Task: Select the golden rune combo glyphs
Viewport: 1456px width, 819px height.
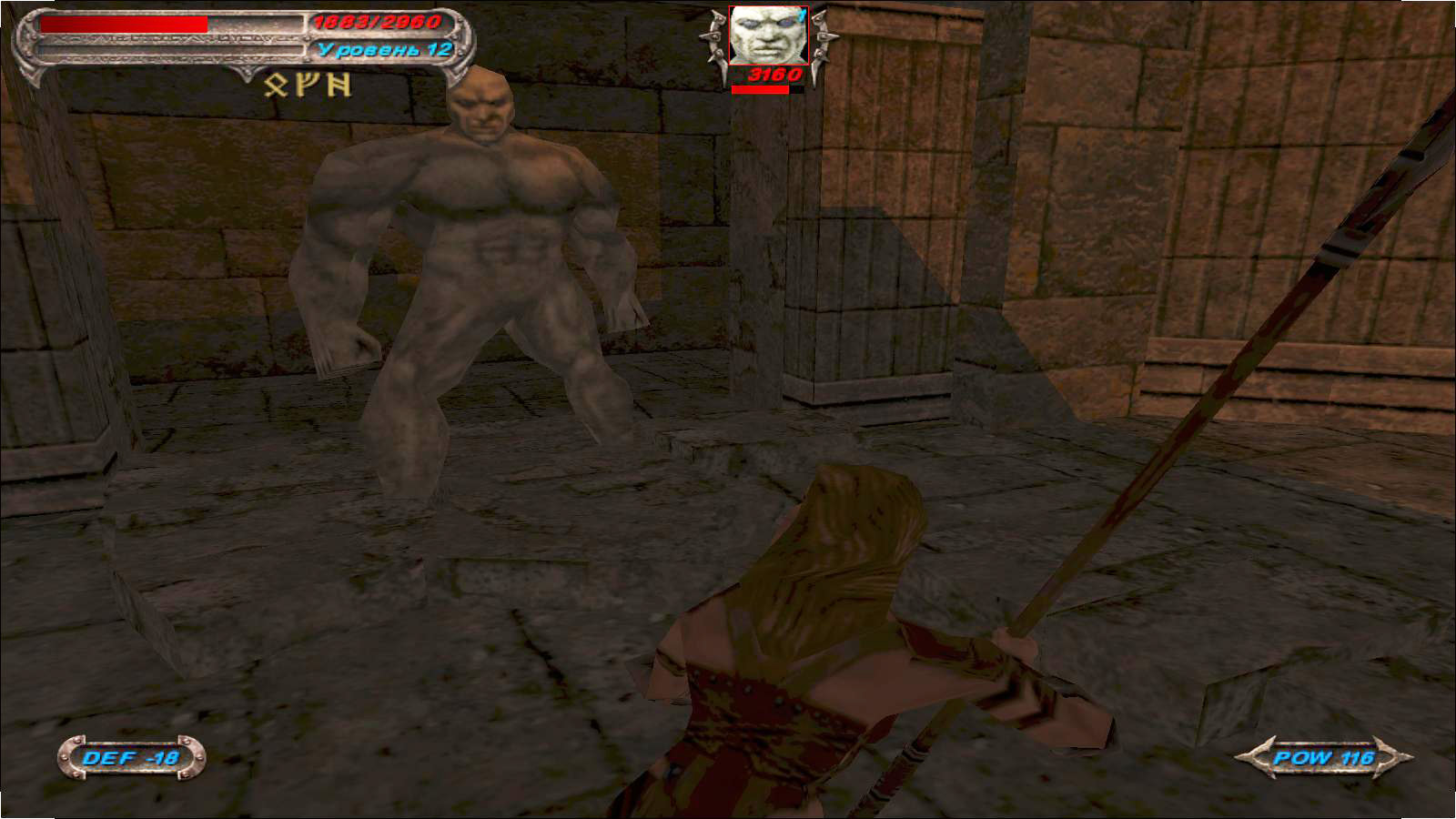Action: pos(308,85)
